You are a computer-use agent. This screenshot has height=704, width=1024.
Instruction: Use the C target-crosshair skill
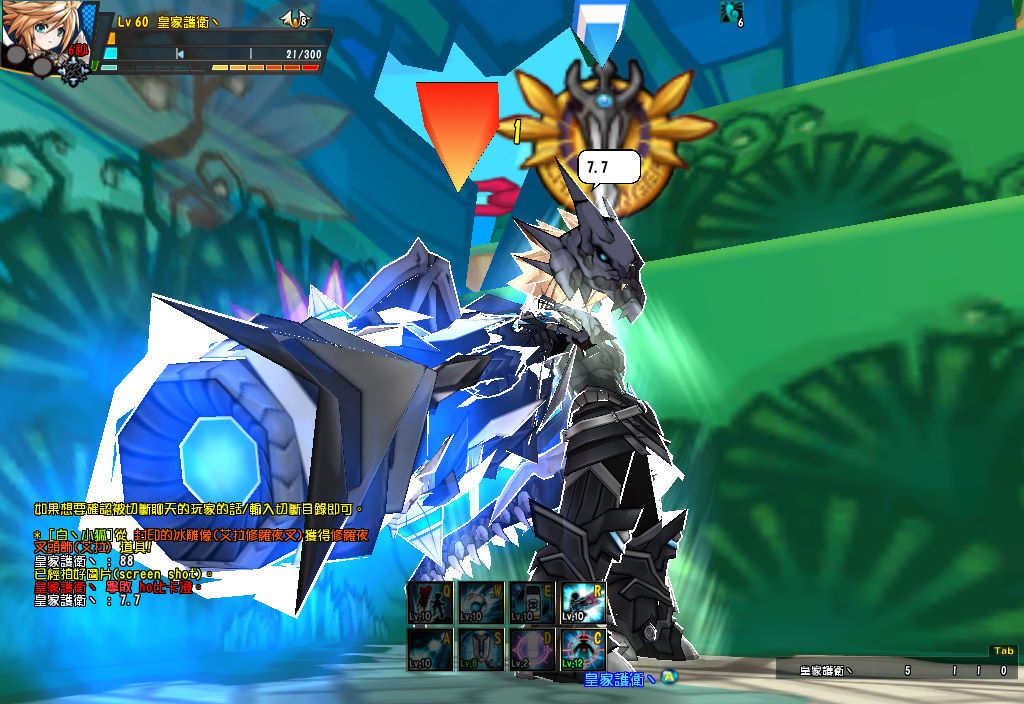pyautogui.click(x=584, y=649)
